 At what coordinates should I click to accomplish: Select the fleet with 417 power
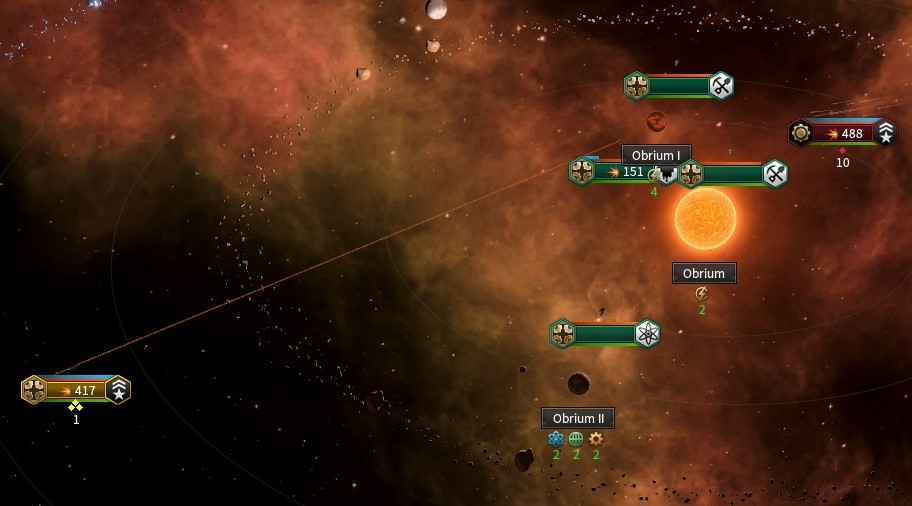coord(76,390)
